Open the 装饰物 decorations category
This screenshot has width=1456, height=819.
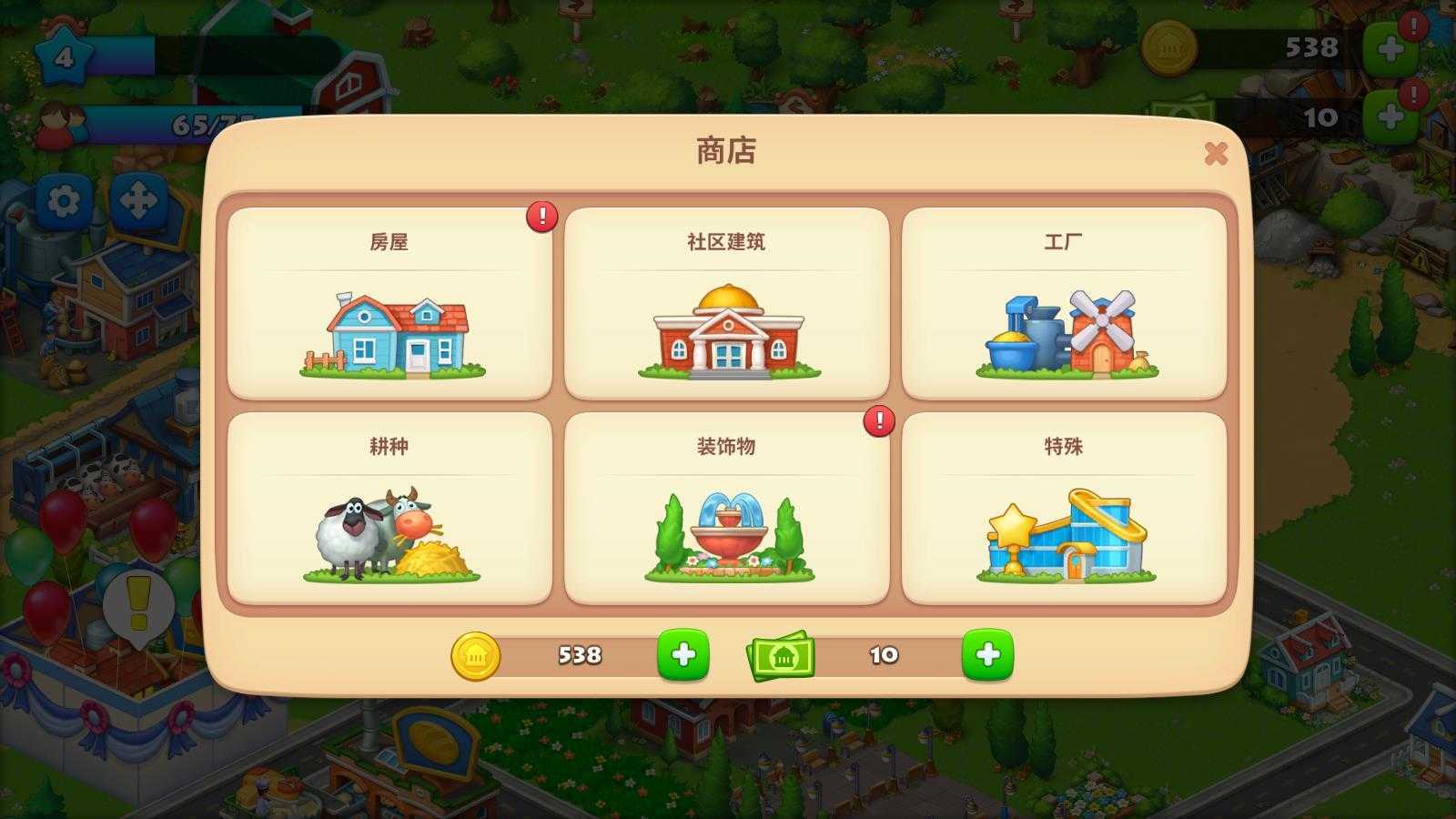tap(725, 510)
